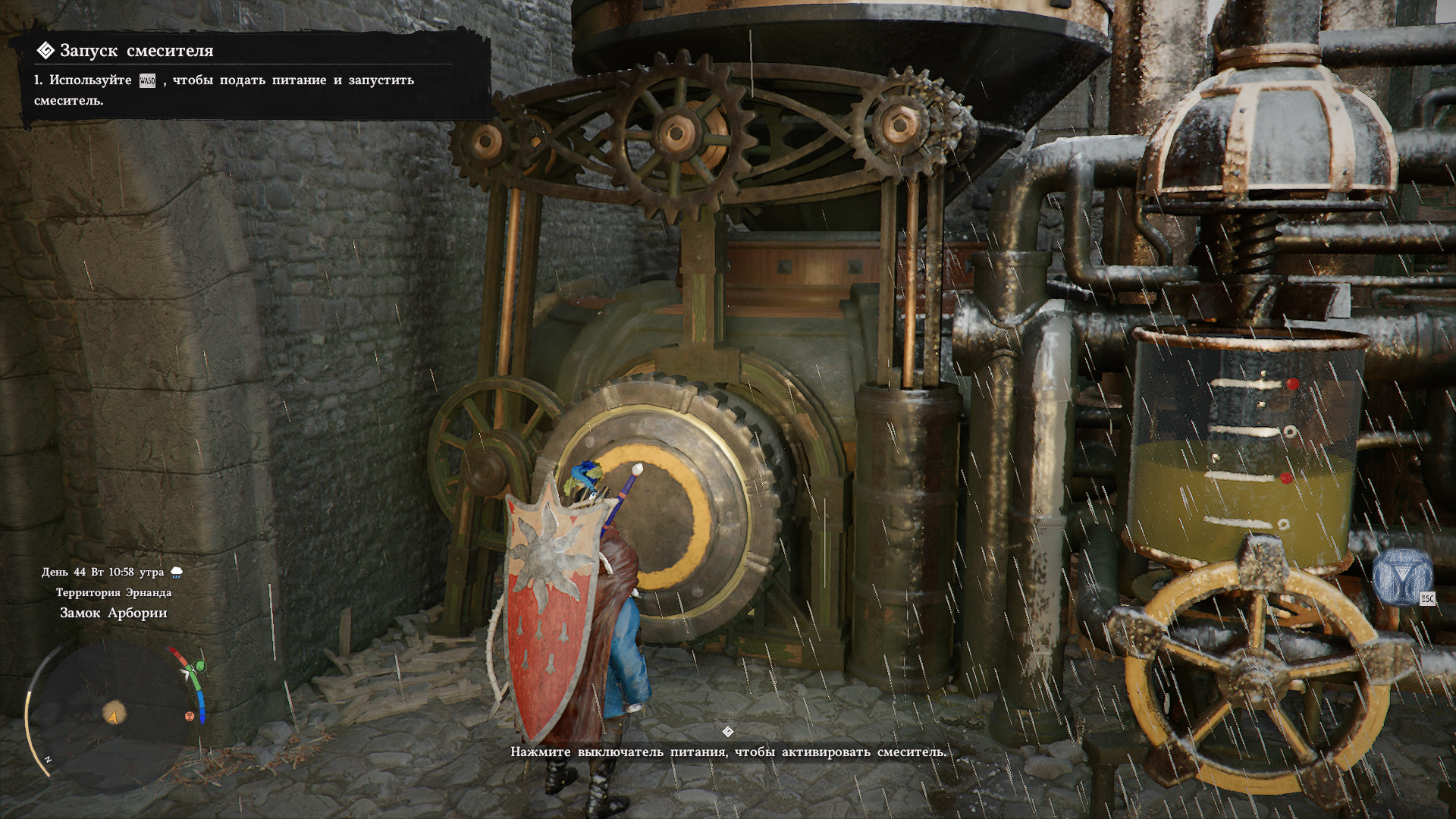
Task: Click the circular minimap
Action: 114,713
